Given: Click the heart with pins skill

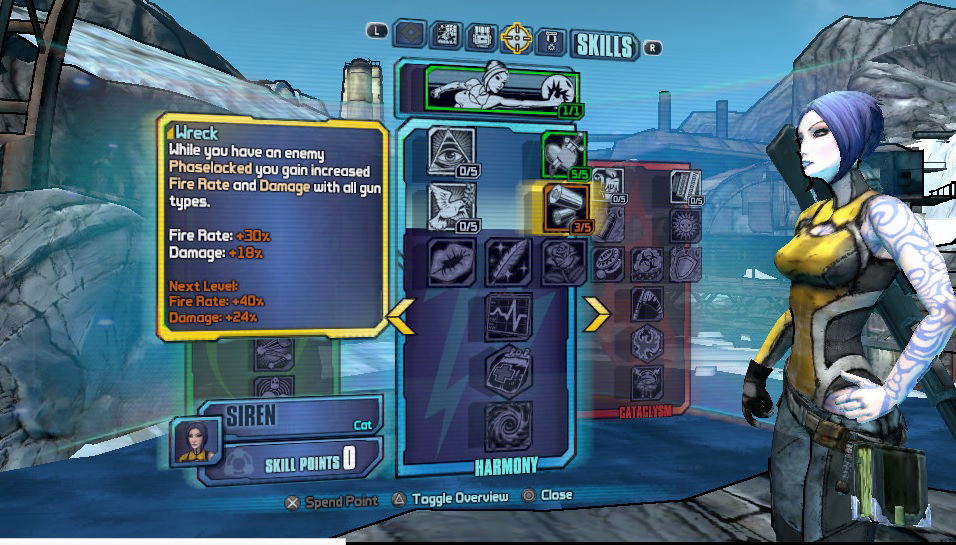Looking at the screenshot, I should pyautogui.click(x=563, y=154).
